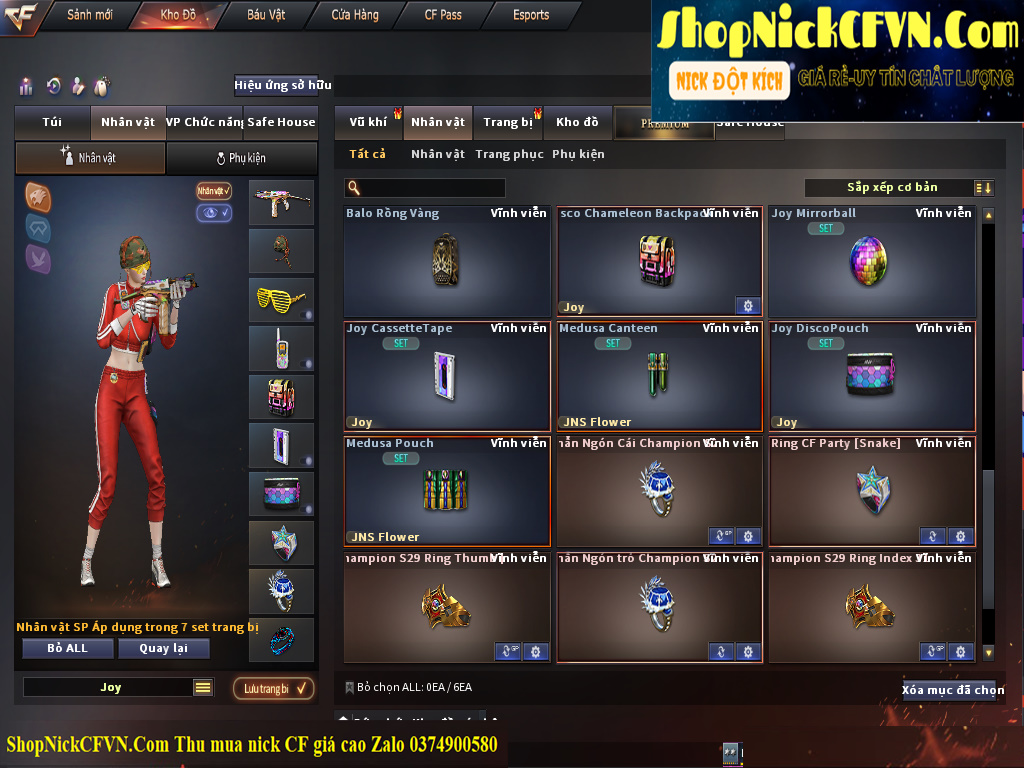Screen dimensions: 1024x768
Task: Open the Túi tab on the left panel
Action: point(52,122)
